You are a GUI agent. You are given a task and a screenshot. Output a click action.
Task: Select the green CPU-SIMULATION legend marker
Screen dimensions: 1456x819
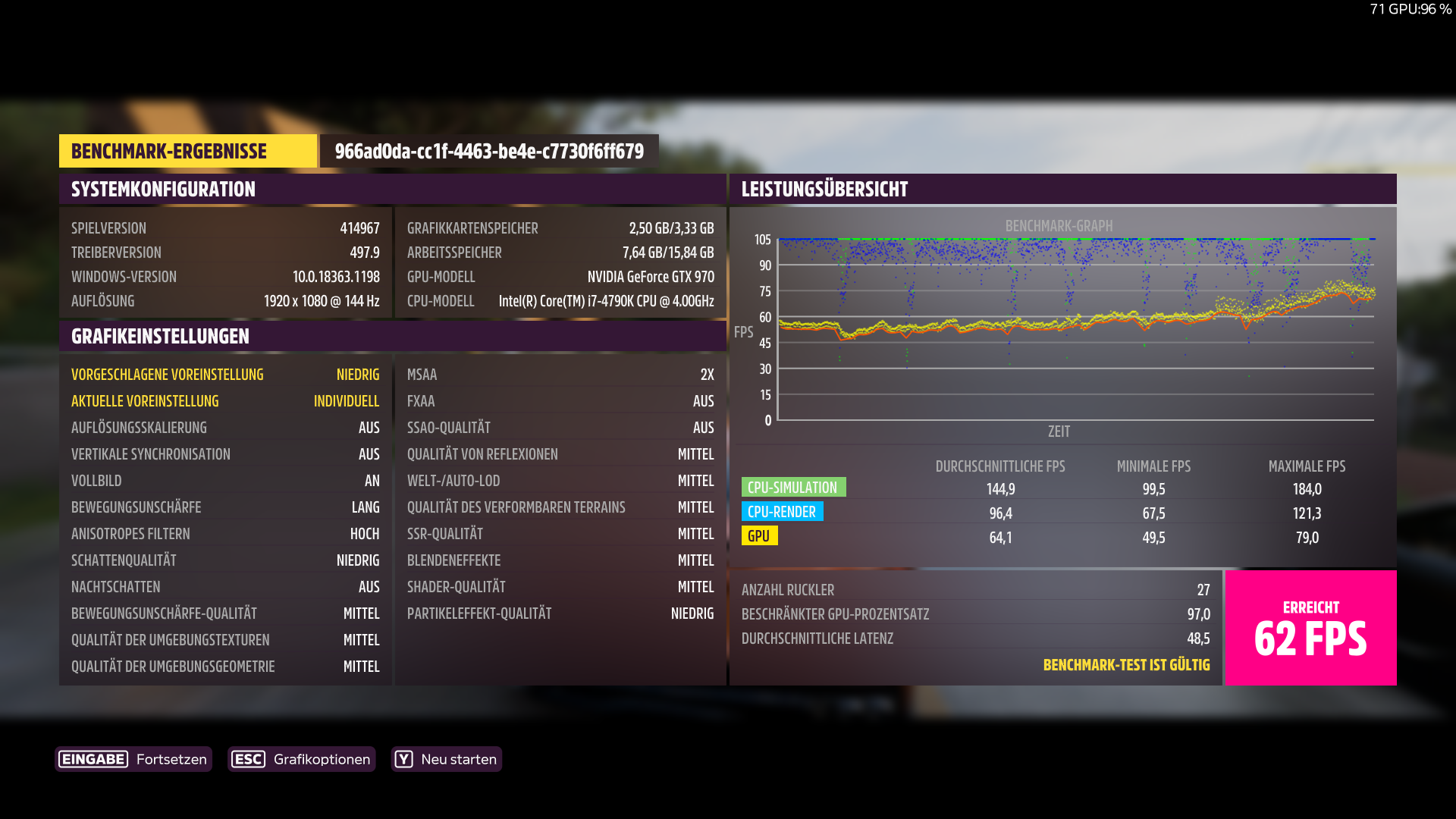pyautogui.click(x=793, y=487)
